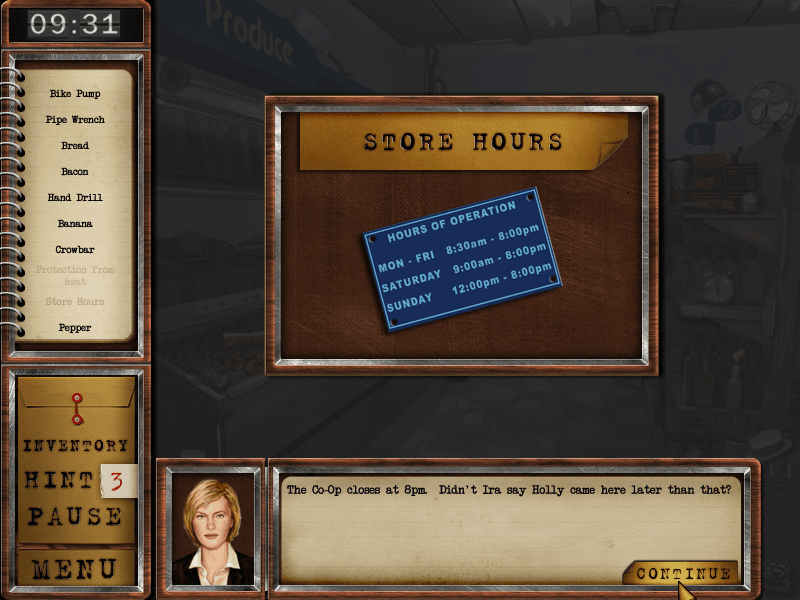Select Bike Pump in the item list

[x=75, y=94]
